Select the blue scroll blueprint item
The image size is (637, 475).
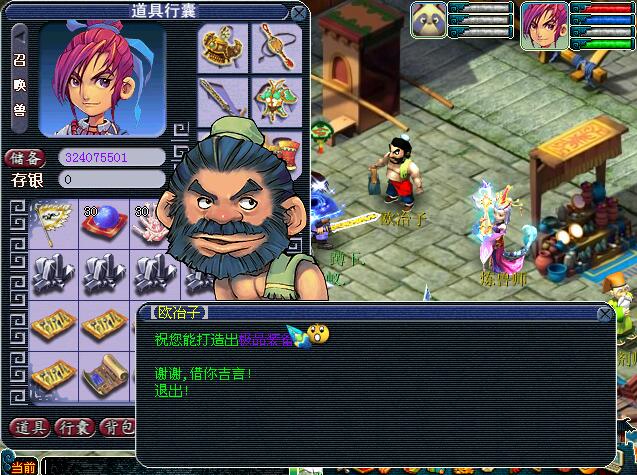pos(104,377)
